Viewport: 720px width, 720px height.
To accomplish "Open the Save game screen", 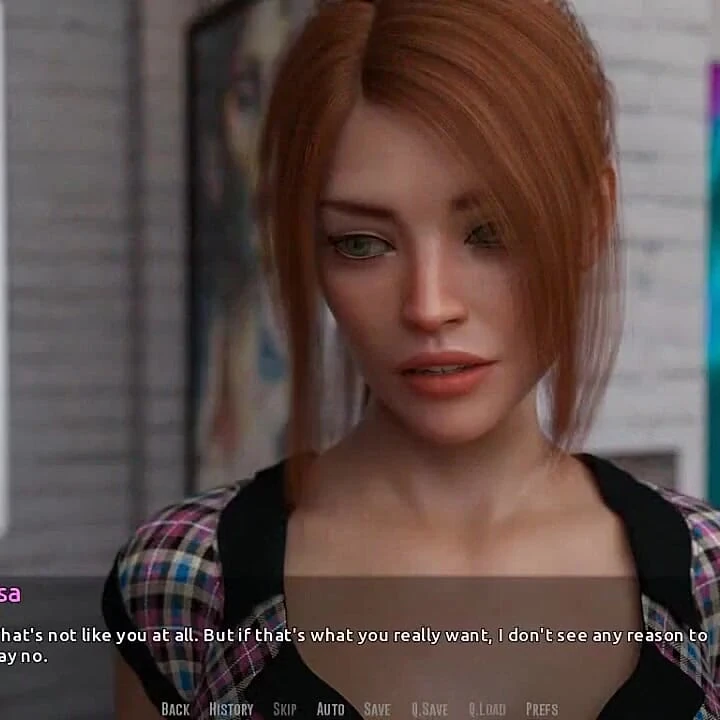I will [377, 709].
